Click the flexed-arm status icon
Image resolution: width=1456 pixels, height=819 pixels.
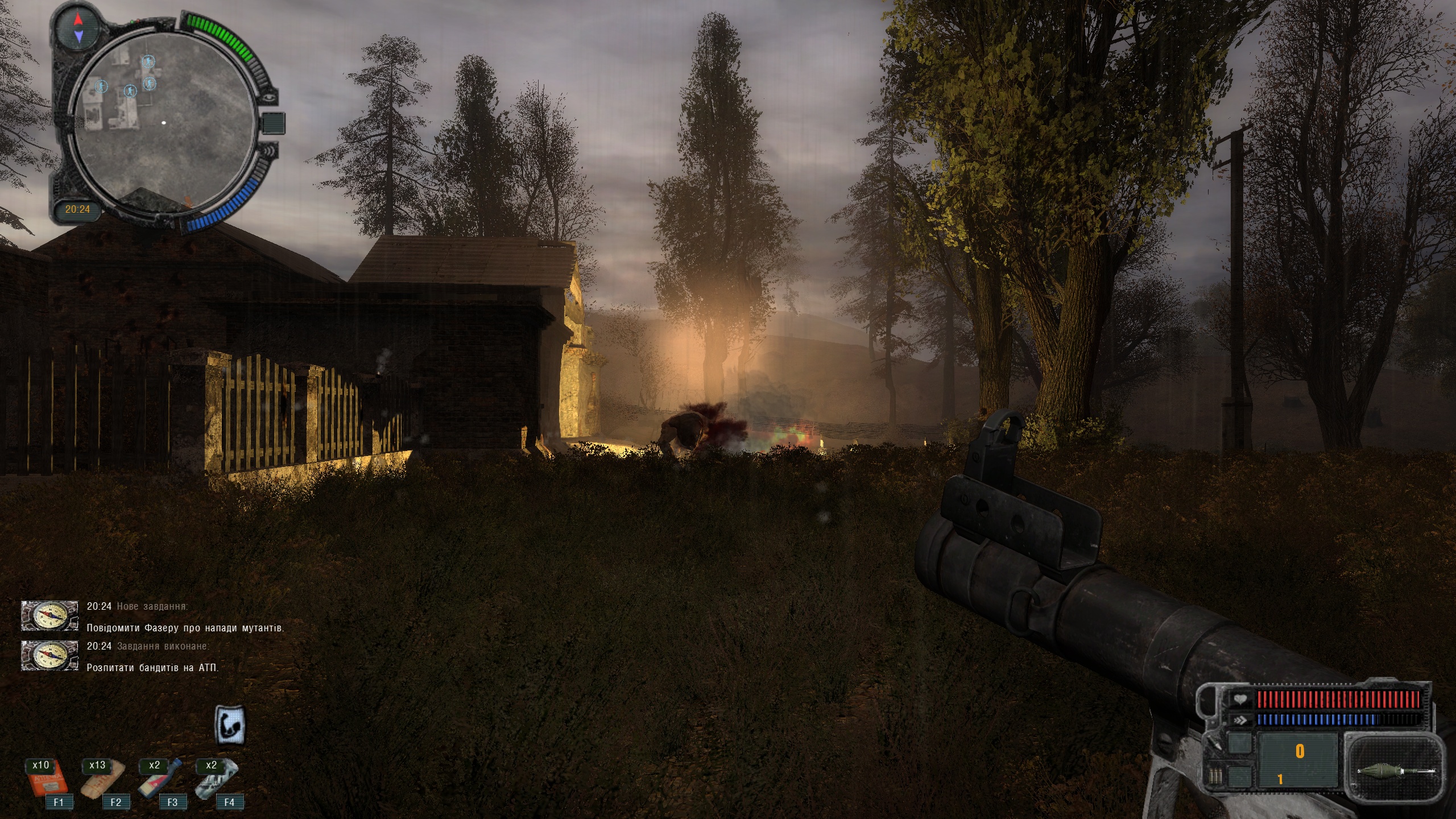[x=230, y=724]
